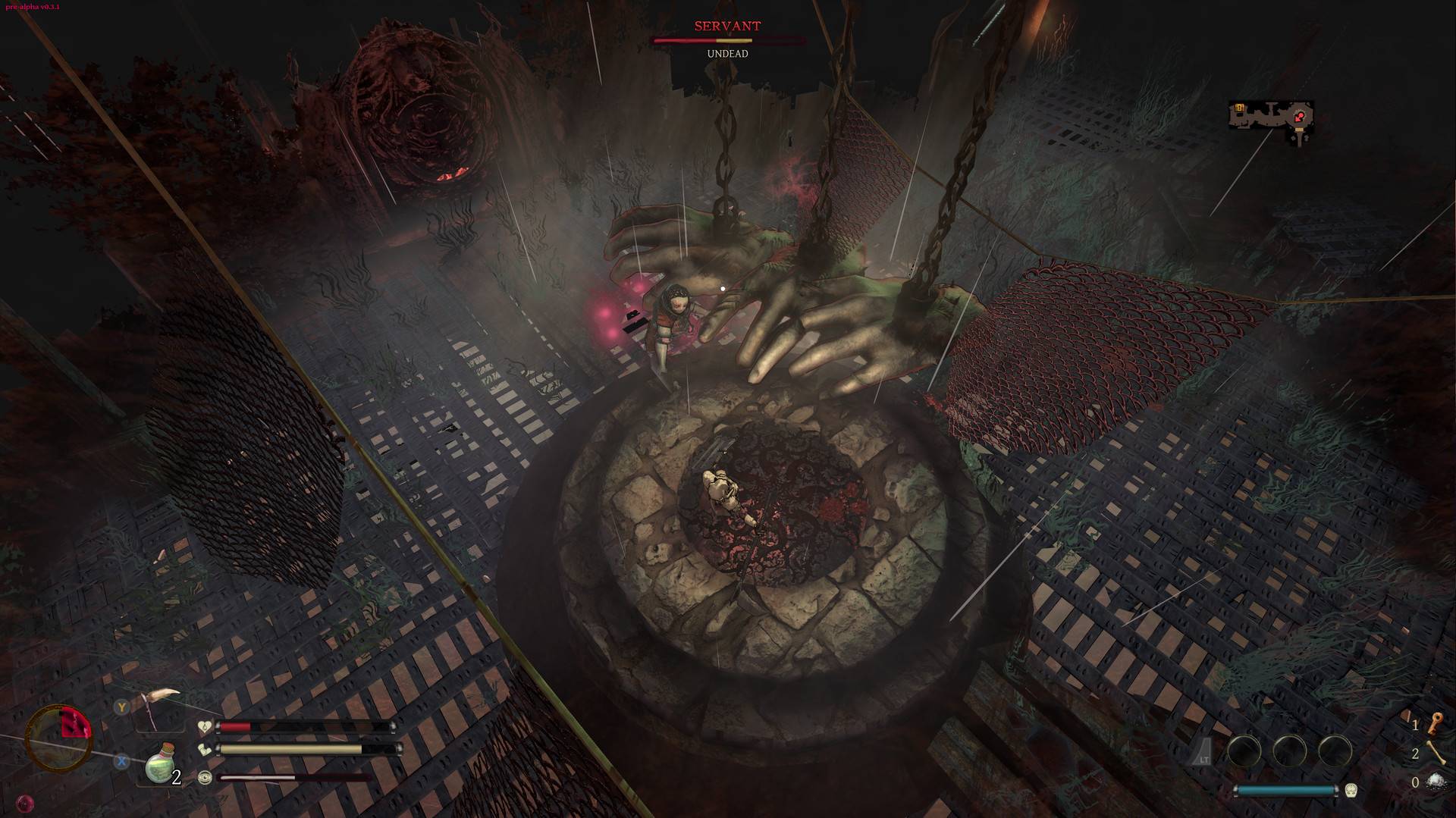Select the green potion flask slot

[161, 764]
